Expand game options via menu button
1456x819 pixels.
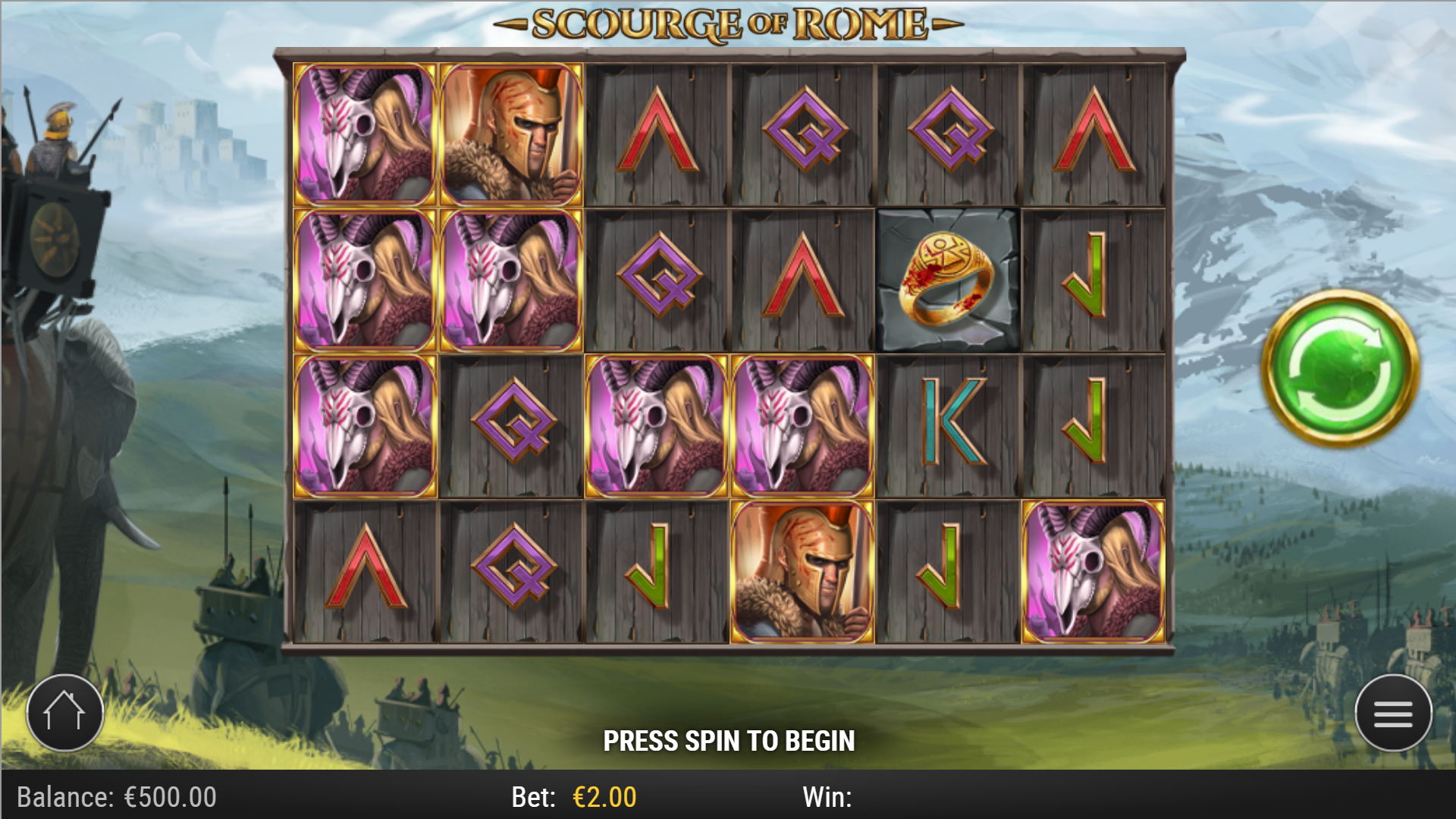[x=1392, y=713]
